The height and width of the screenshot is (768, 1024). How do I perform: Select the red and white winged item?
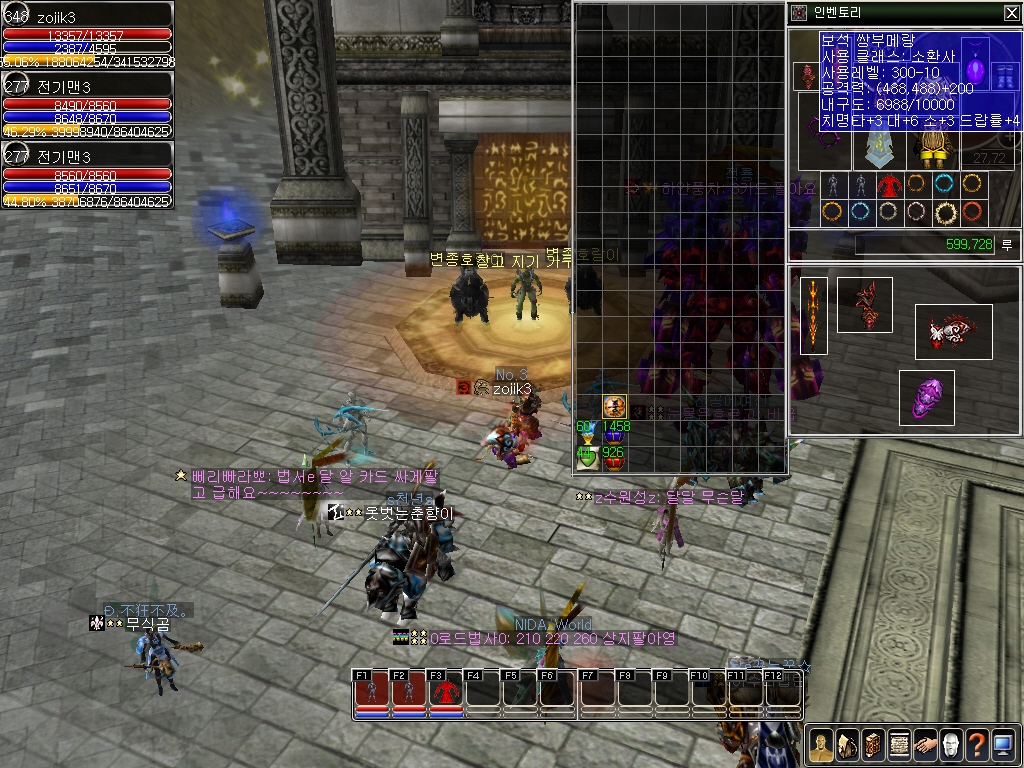[953, 332]
